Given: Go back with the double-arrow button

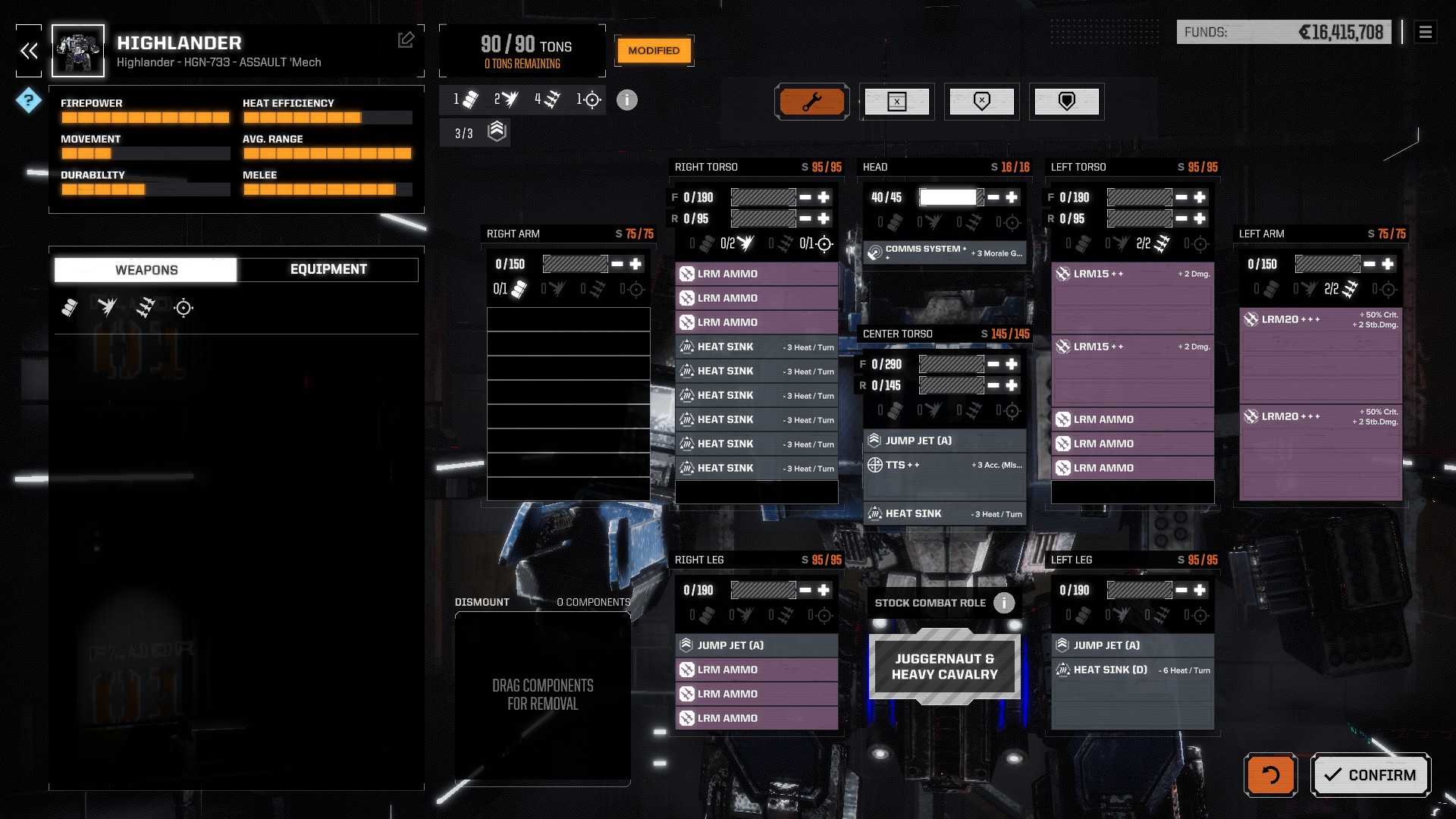Looking at the screenshot, I should pyautogui.click(x=29, y=51).
